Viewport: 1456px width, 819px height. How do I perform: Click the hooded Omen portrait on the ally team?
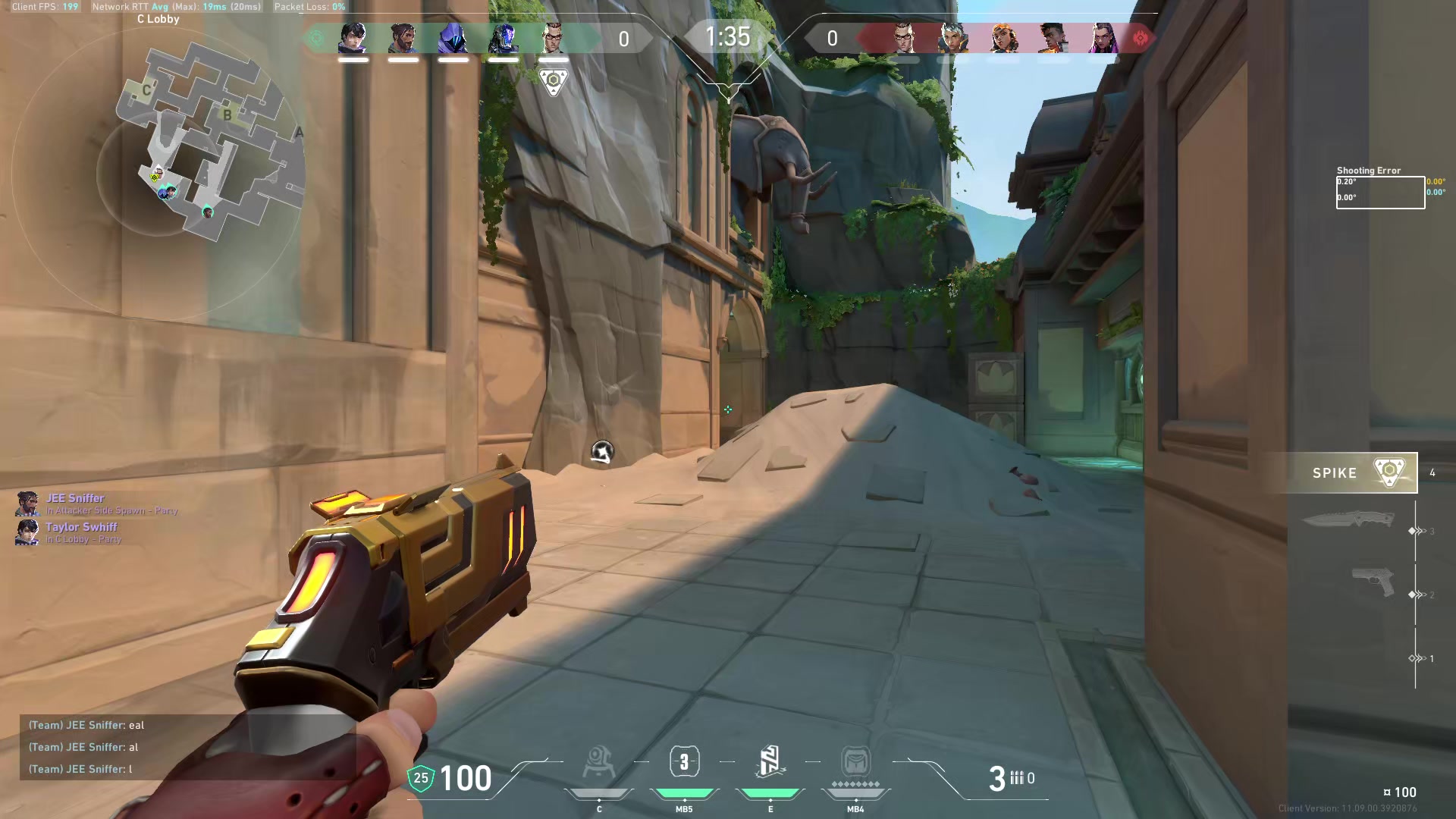(453, 38)
